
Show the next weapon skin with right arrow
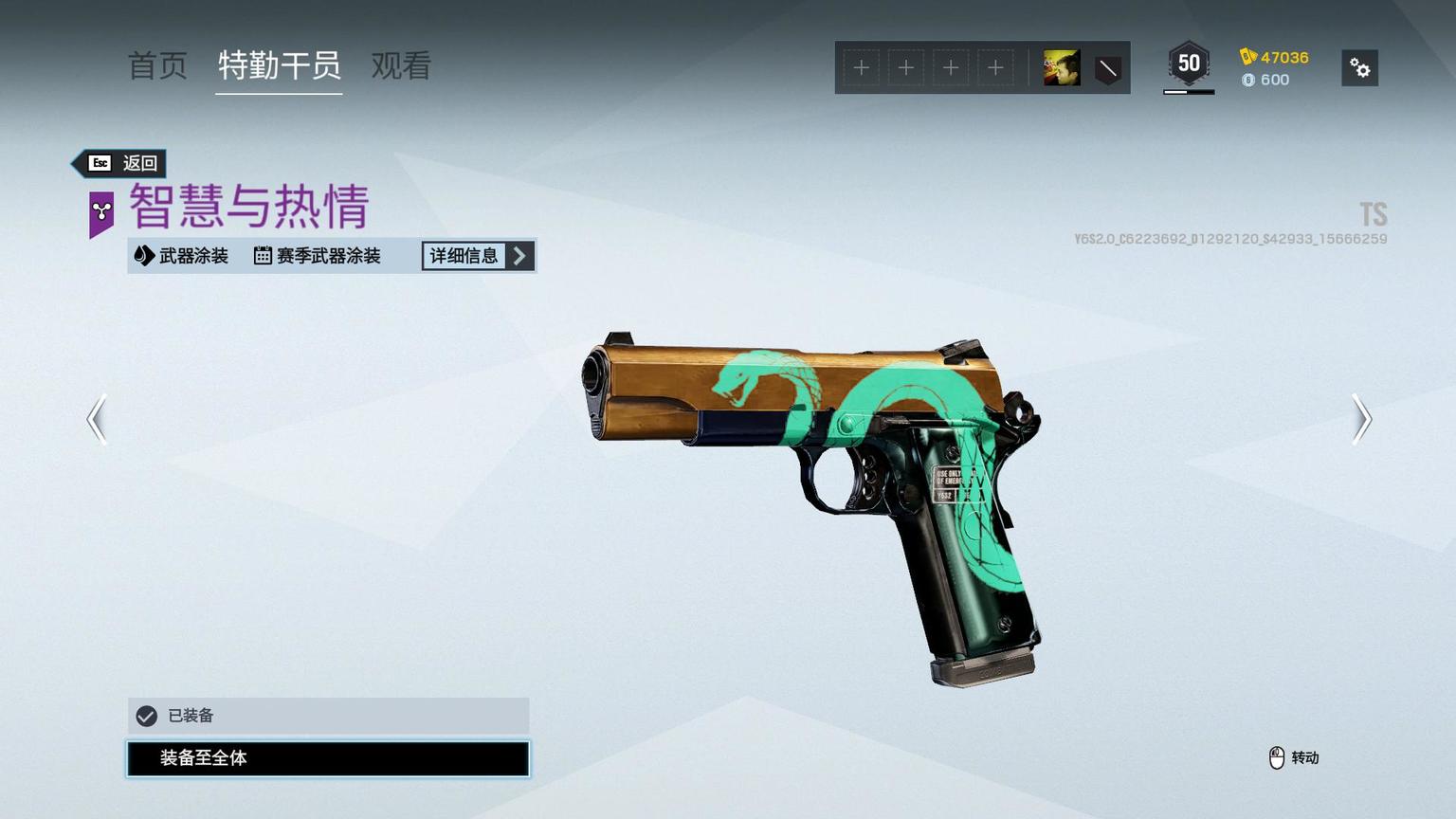coord(1361,419)
